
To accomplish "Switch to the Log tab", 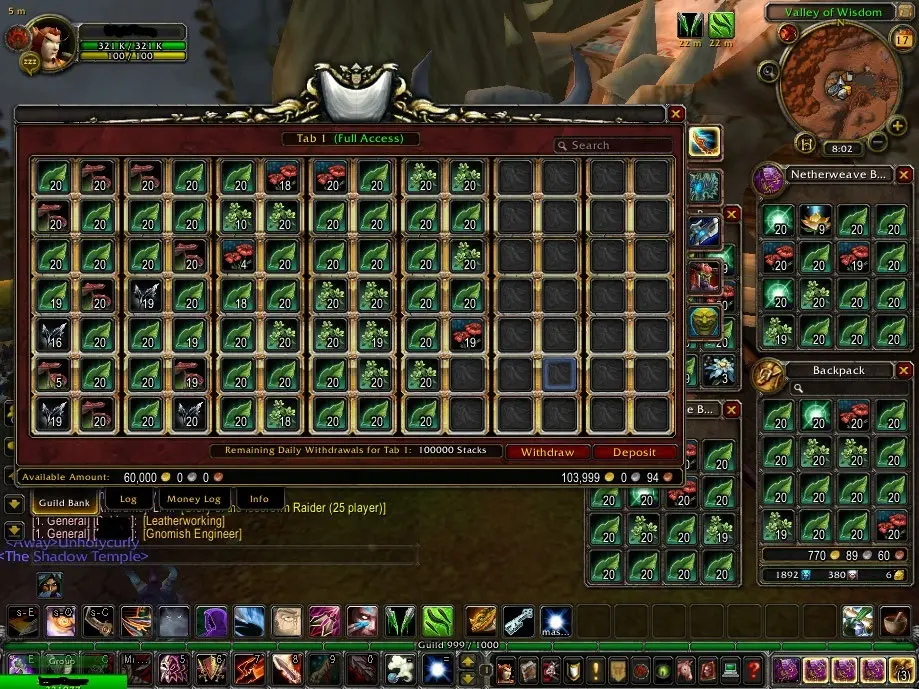I will tap(128, 498).
